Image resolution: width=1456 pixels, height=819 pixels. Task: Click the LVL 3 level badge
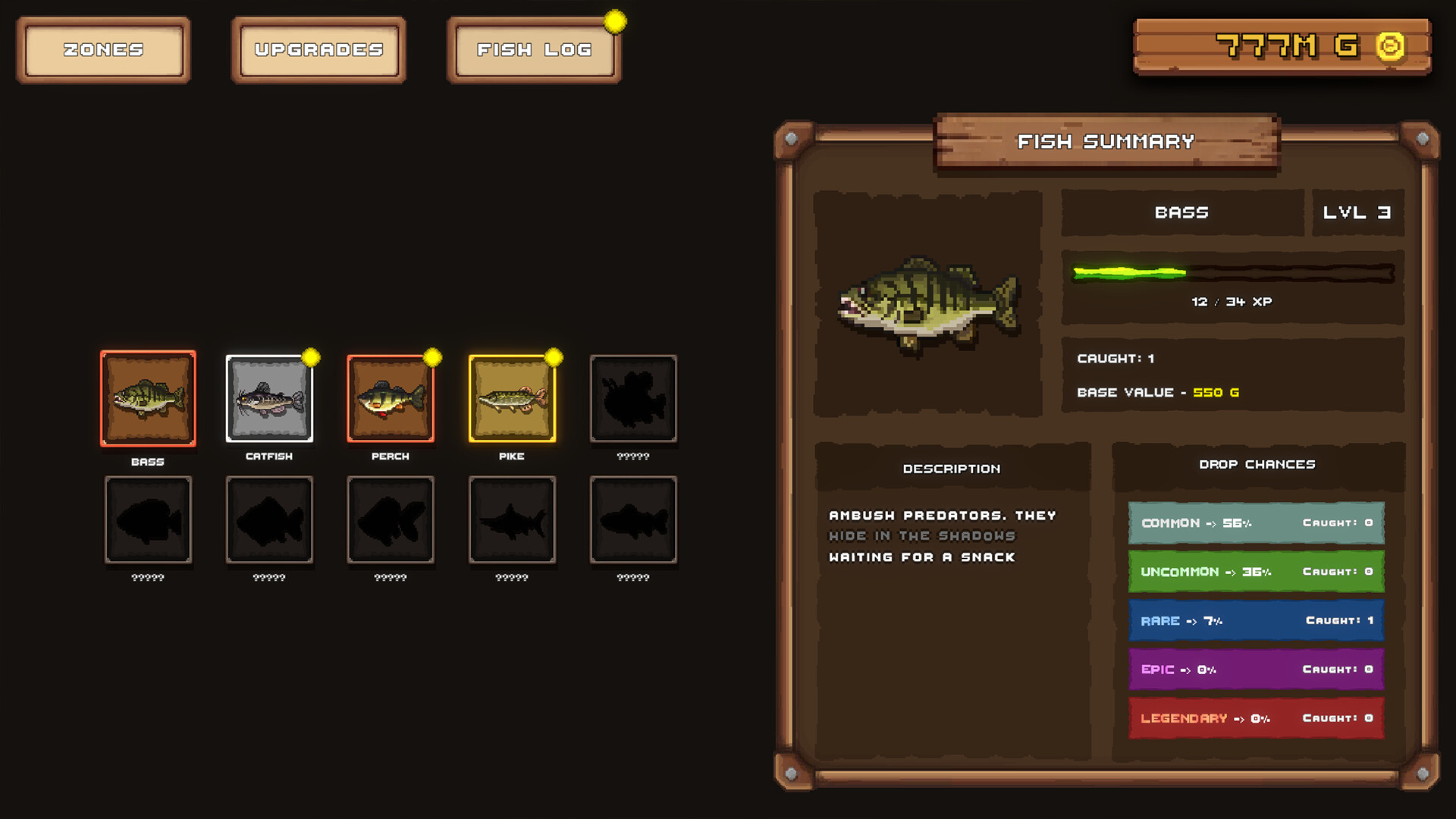click(1358, 213)
